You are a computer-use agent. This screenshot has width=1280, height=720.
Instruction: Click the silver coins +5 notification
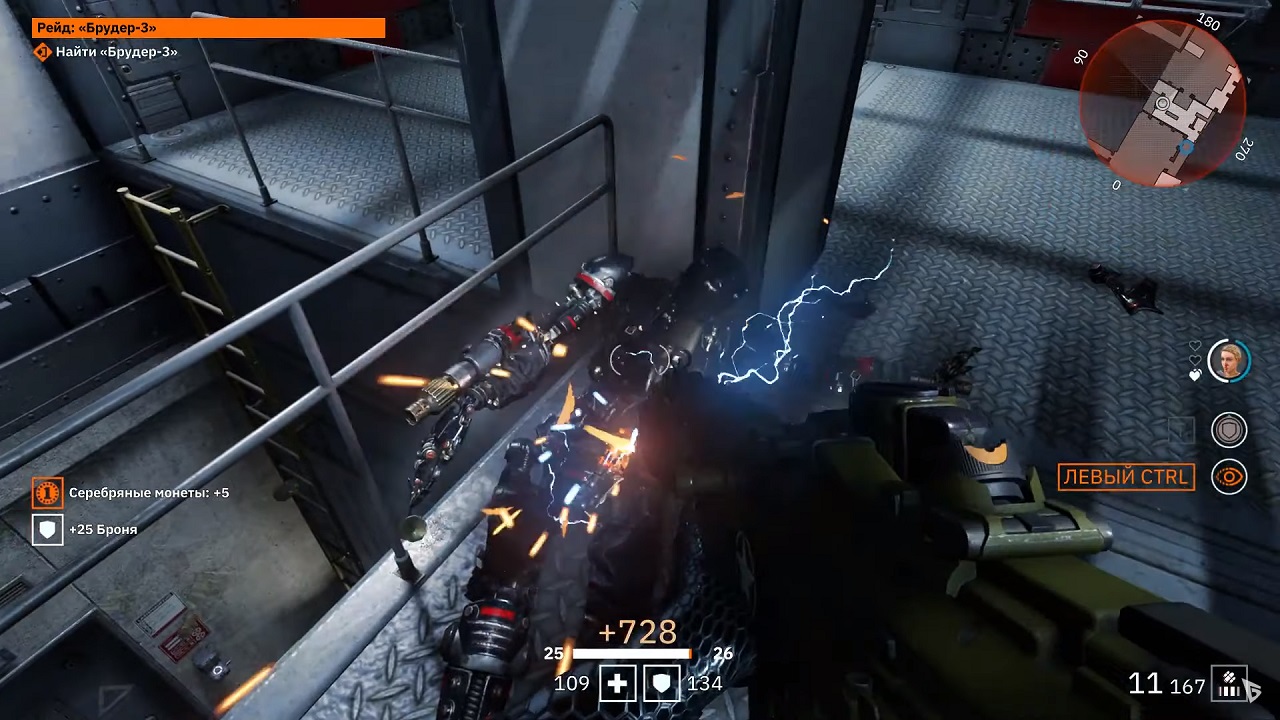pyautogui.click(x=132, y=493)
